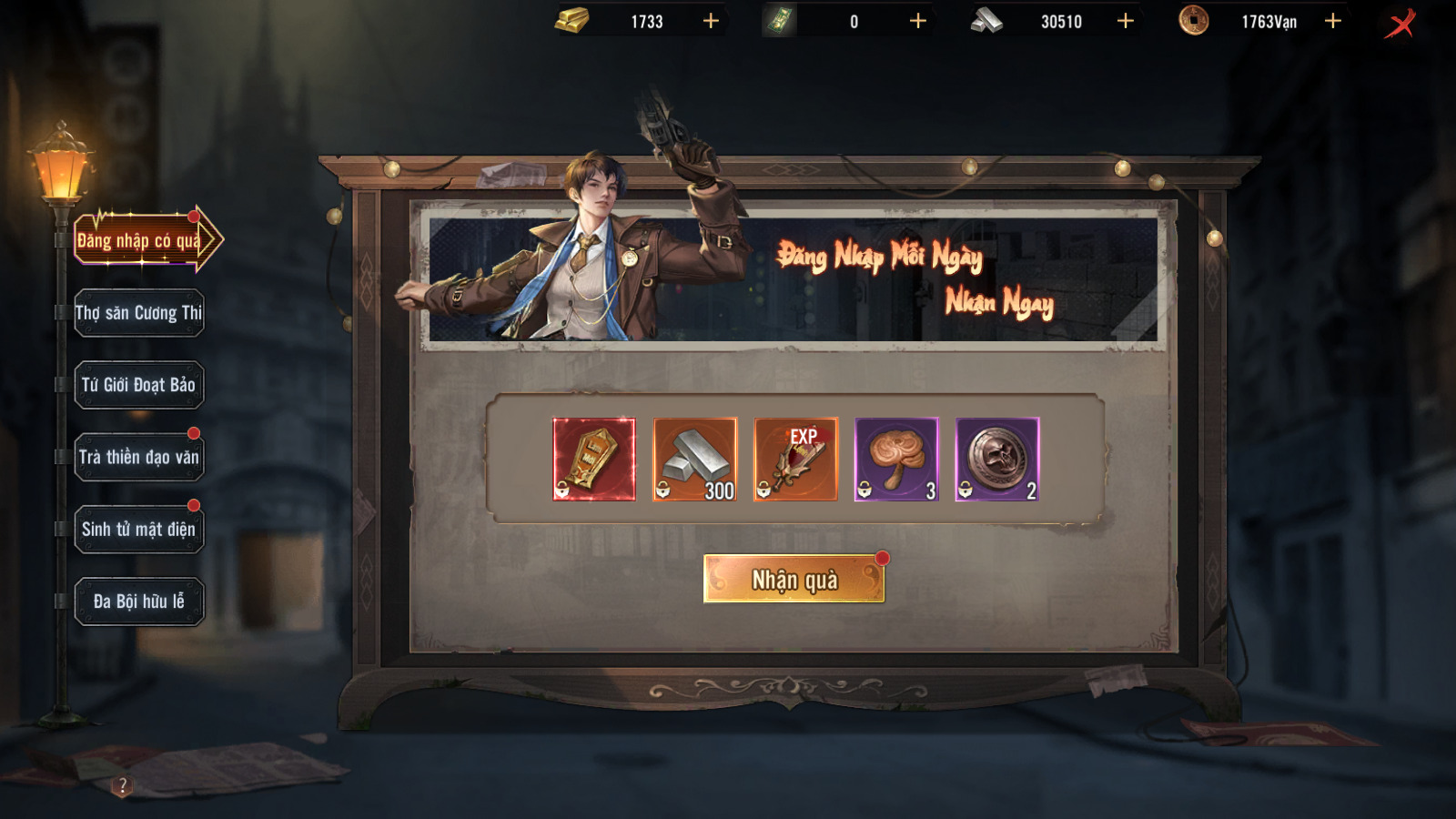1456x819 pixels.
Task: View the 300 silver ingot reward
Action: 695,460
